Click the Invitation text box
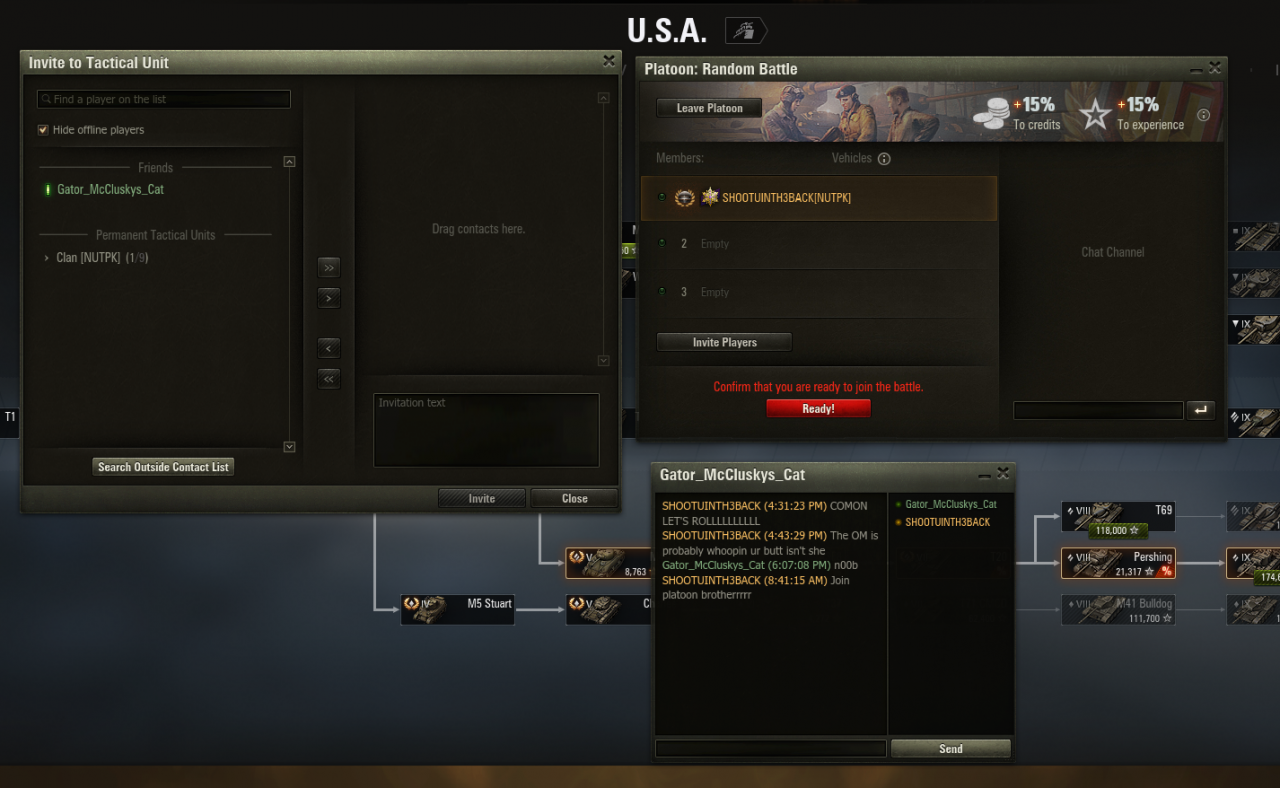 click(486, 430)
